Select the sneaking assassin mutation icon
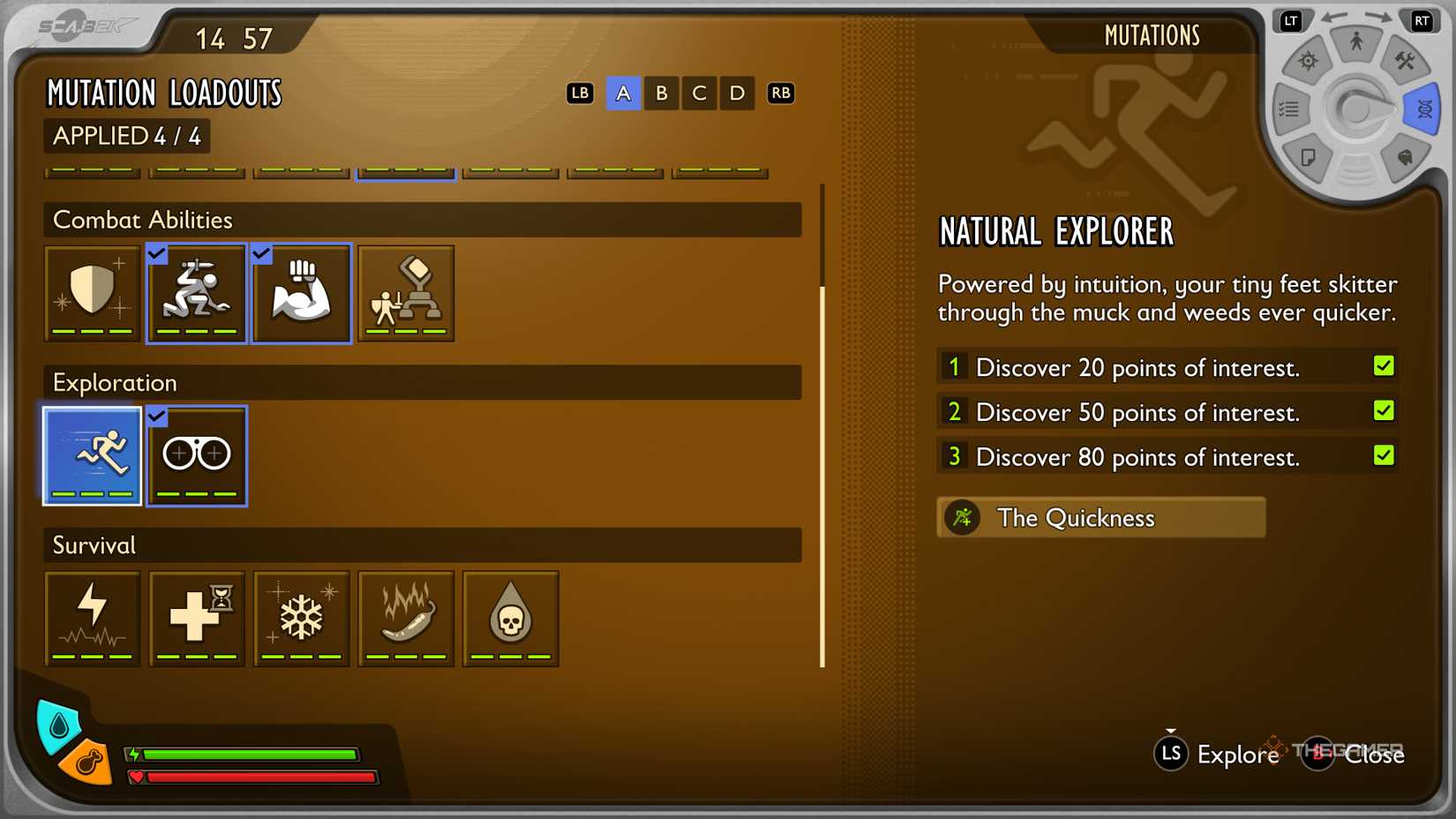The image size is (1456, 819). 196,293
